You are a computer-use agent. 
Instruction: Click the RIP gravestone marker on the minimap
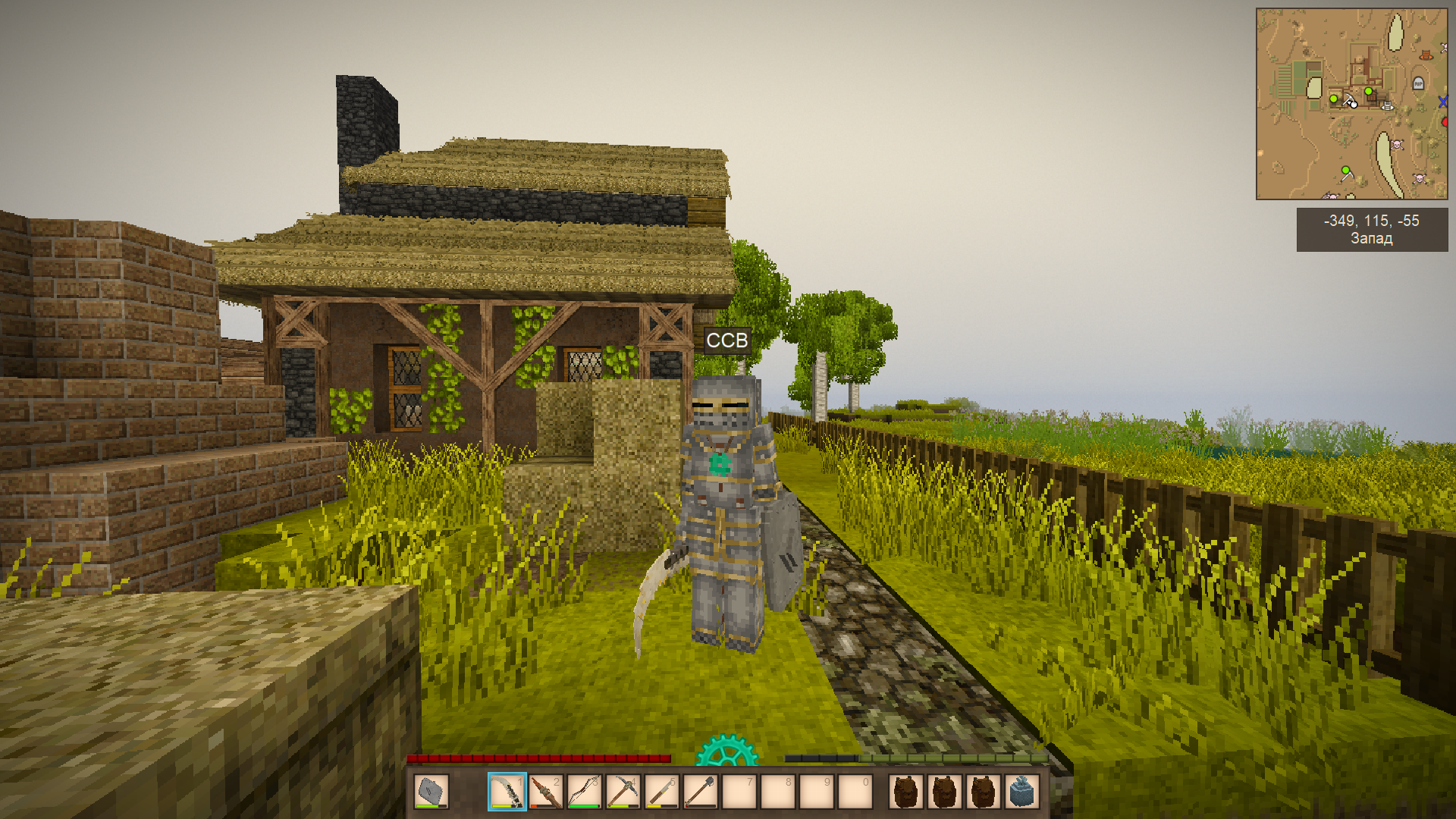[1418, 83]
